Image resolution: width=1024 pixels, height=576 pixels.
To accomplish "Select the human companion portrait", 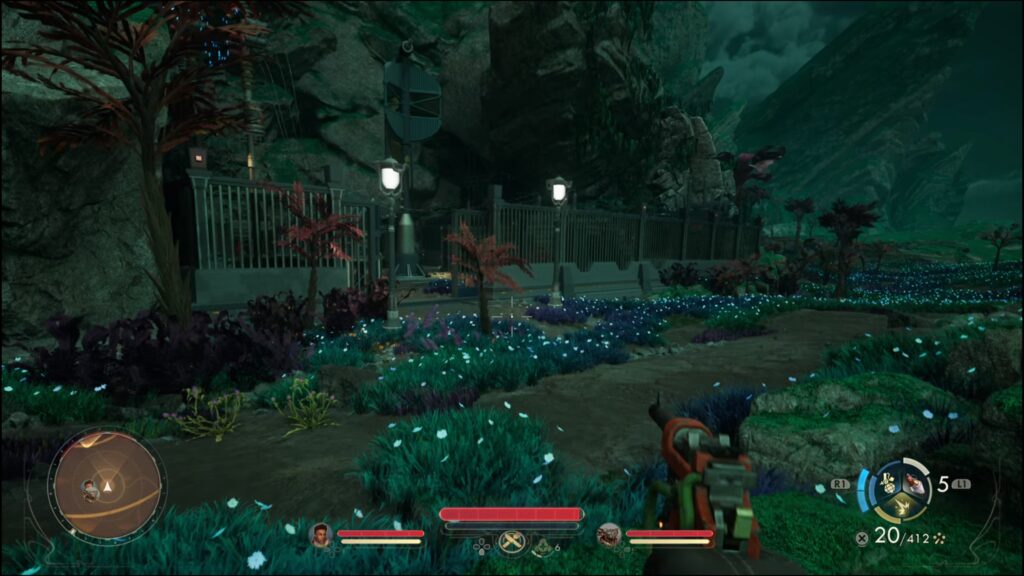I will pyautogui.click(x=321, y=535).
